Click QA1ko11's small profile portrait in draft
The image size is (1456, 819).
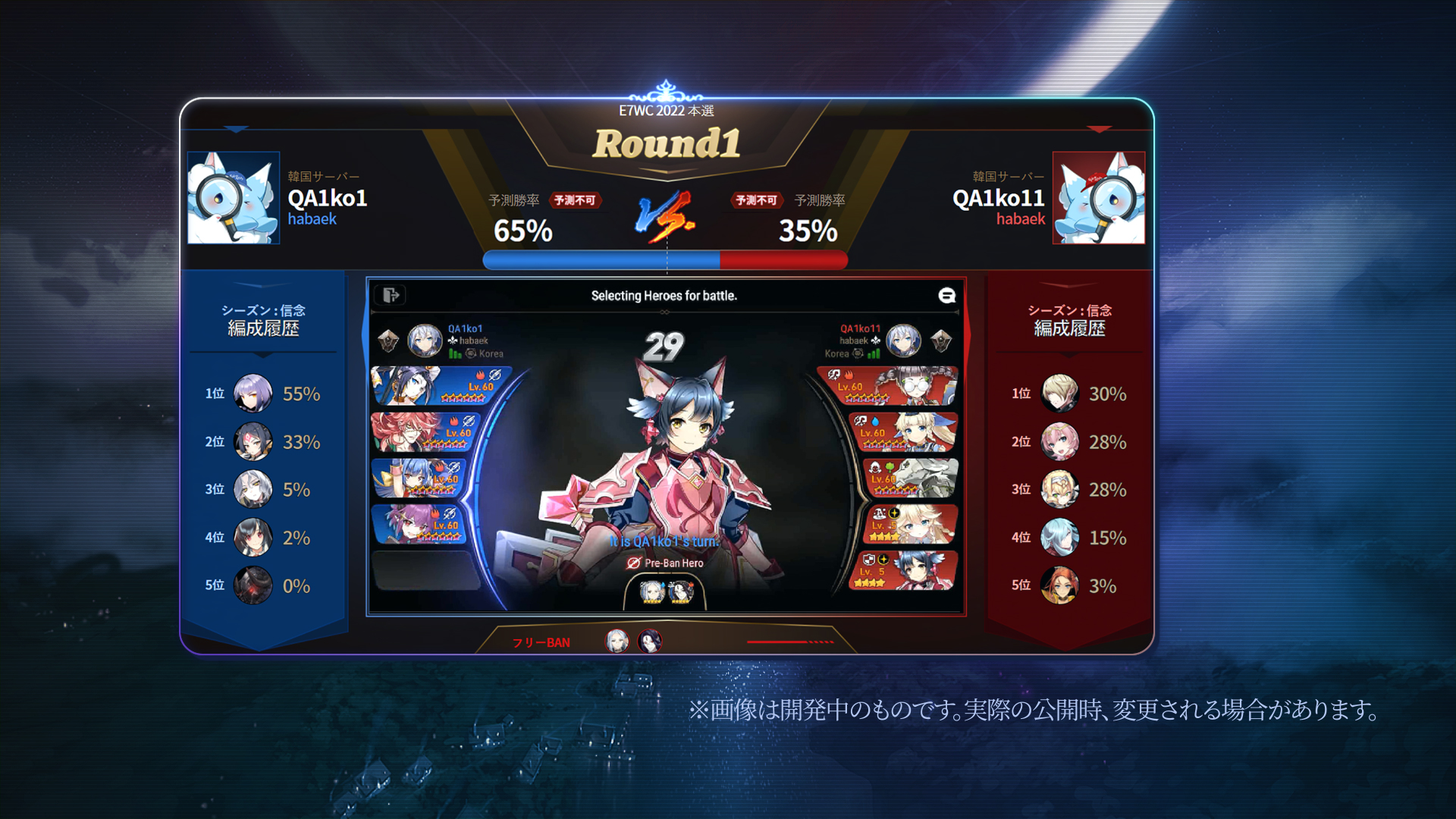coord(903,341)
